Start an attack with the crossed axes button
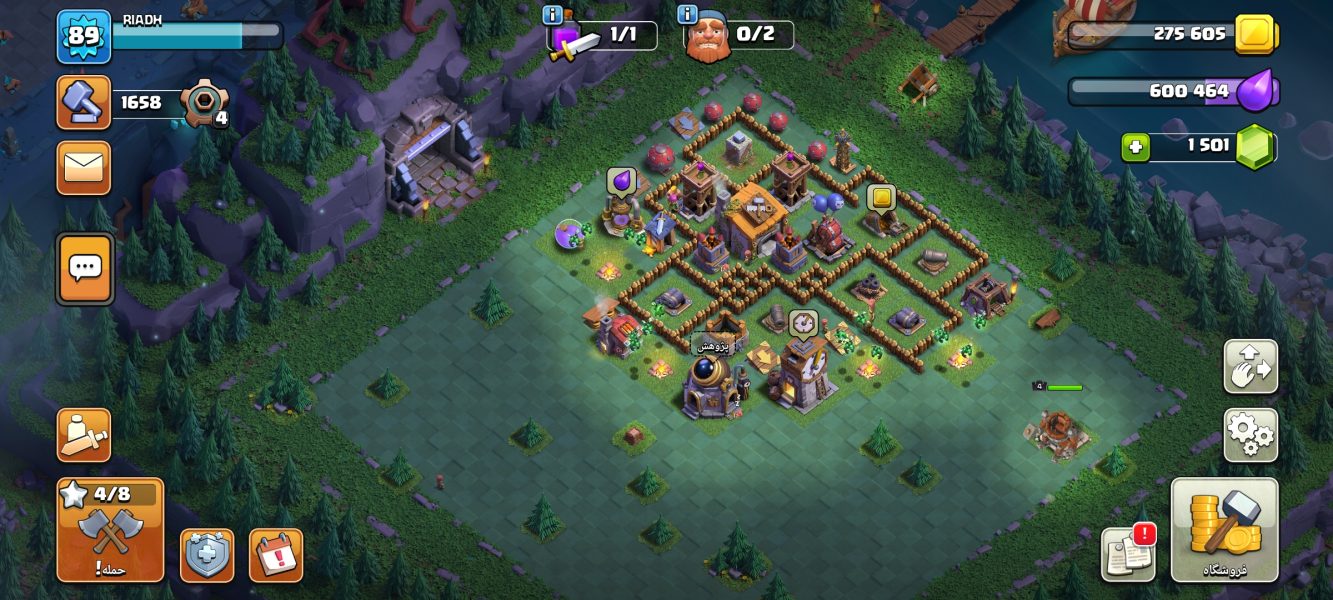Viewport: 1333px width, 600px height. (x=110, y=530)
